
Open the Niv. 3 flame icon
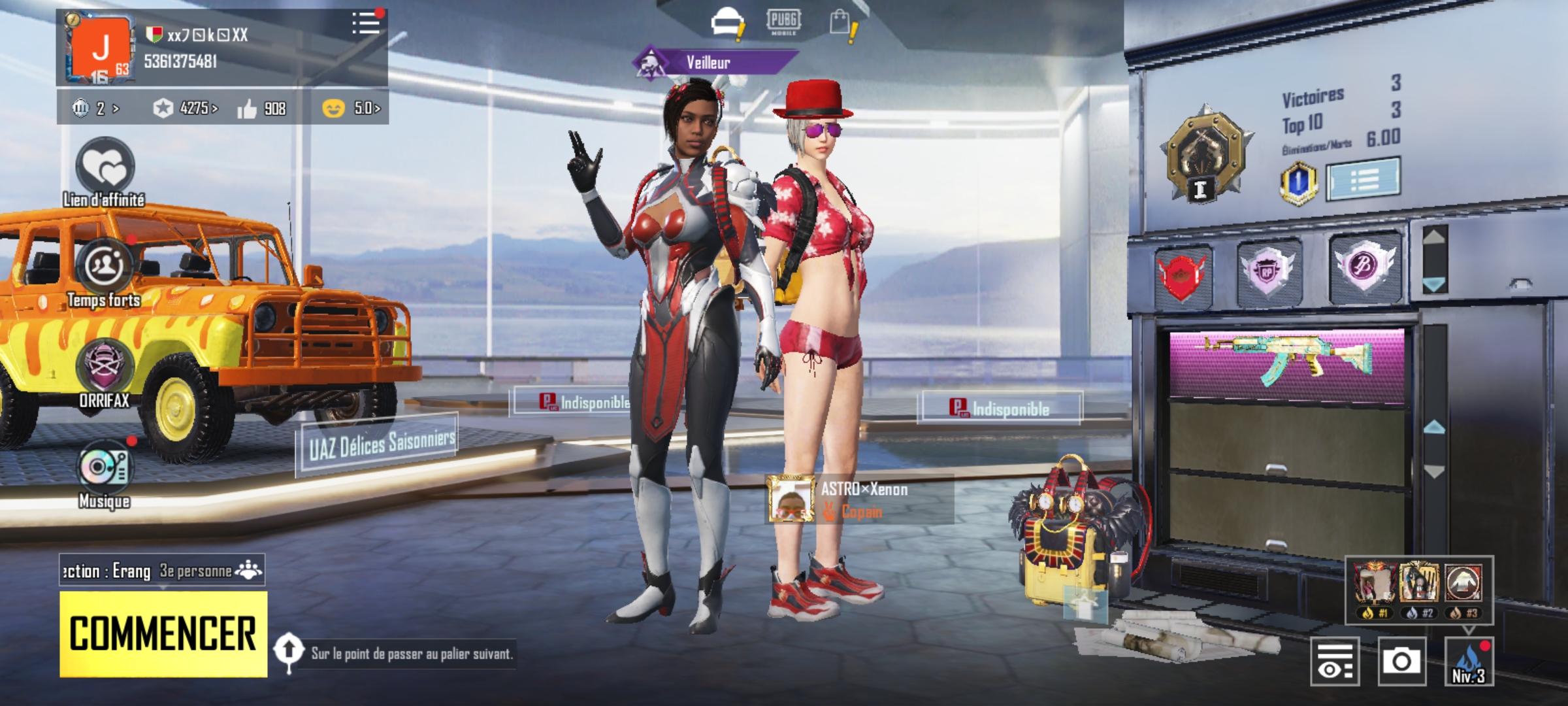1468,661
